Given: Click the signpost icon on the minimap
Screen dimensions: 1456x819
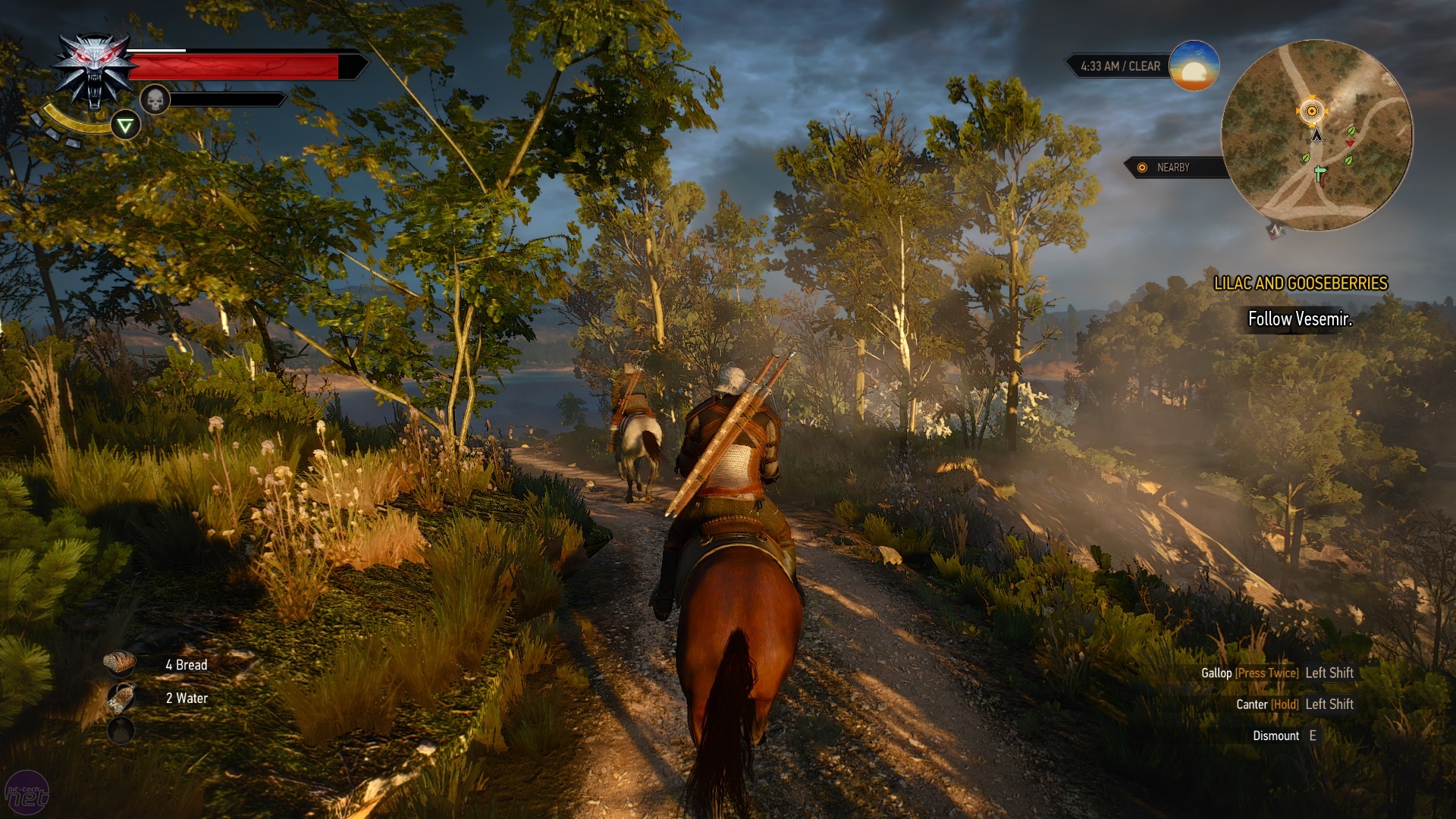Looking at the screenshot, I should point(1319,173).
